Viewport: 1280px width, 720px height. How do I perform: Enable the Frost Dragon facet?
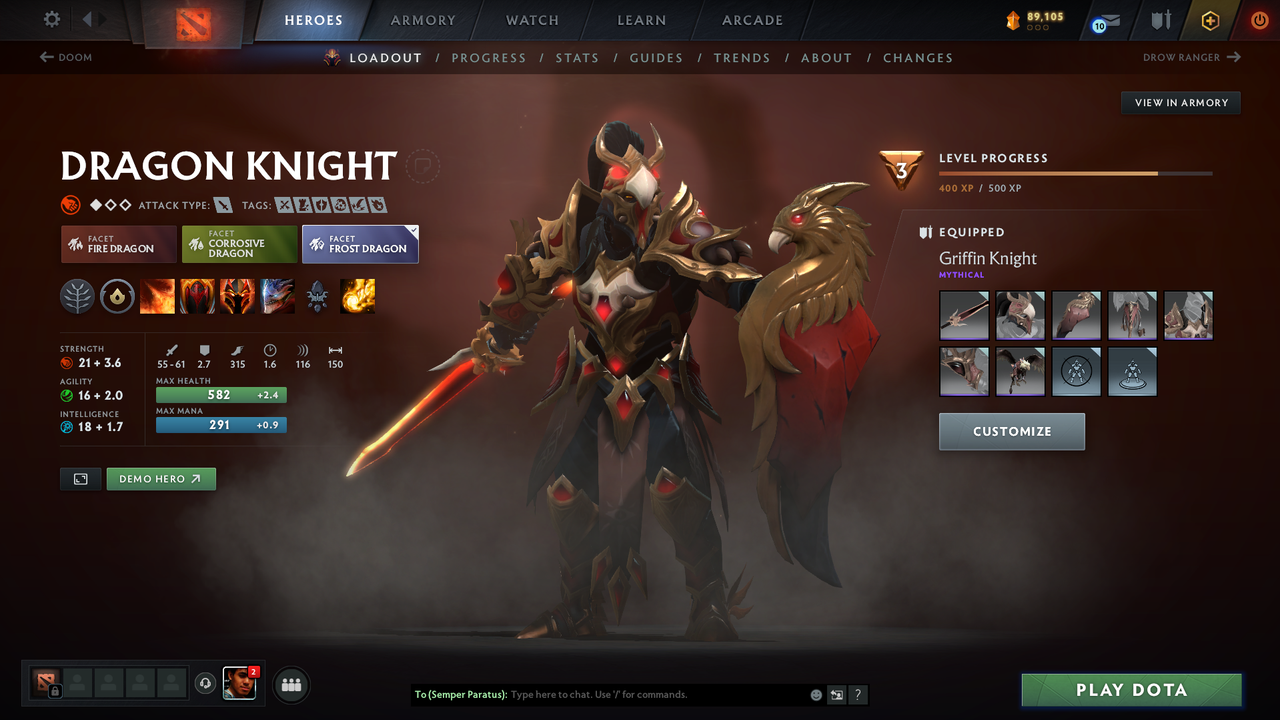[x=360, y=243]
